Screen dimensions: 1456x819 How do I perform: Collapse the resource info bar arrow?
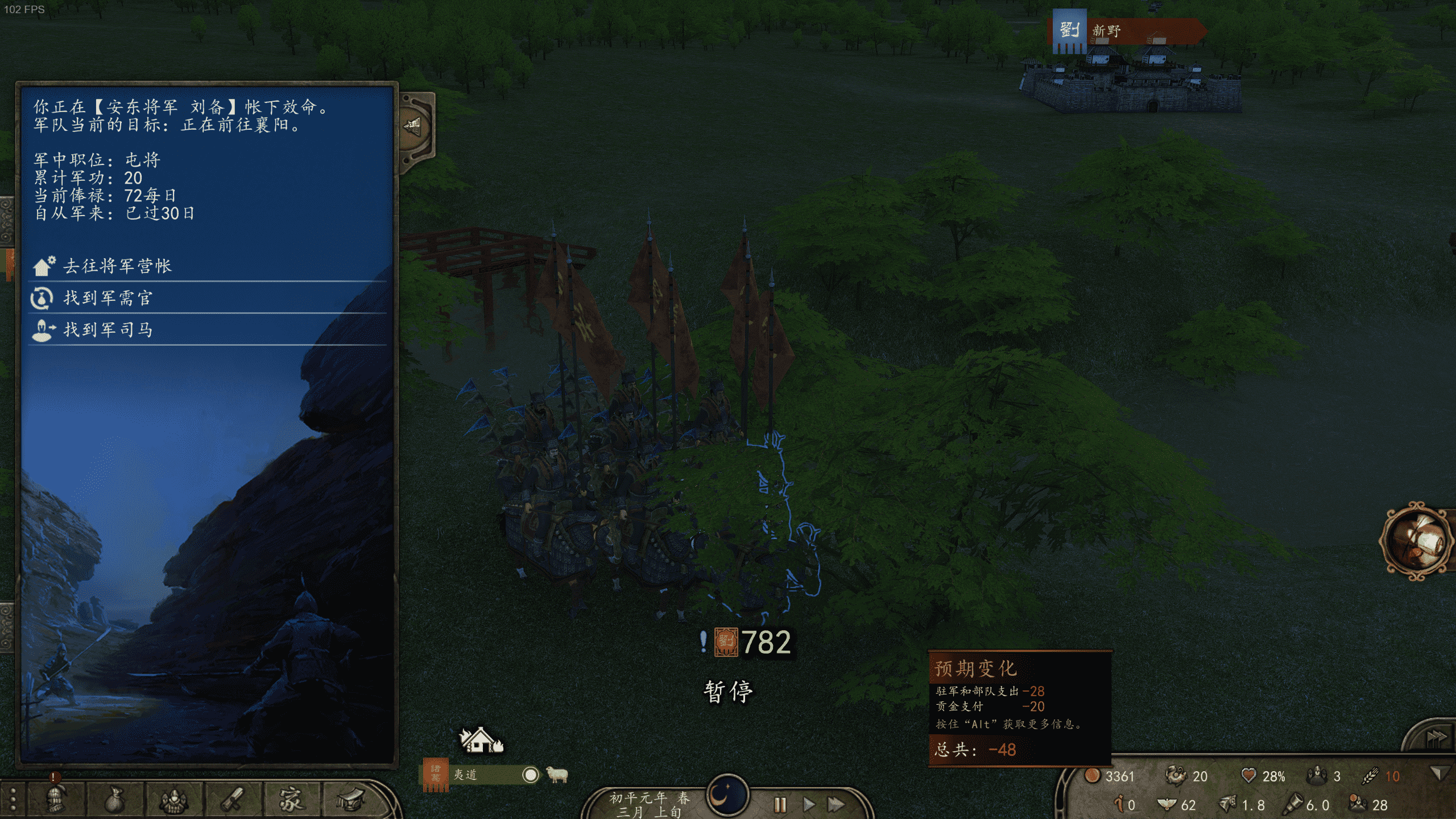[x=1439, y=773]
